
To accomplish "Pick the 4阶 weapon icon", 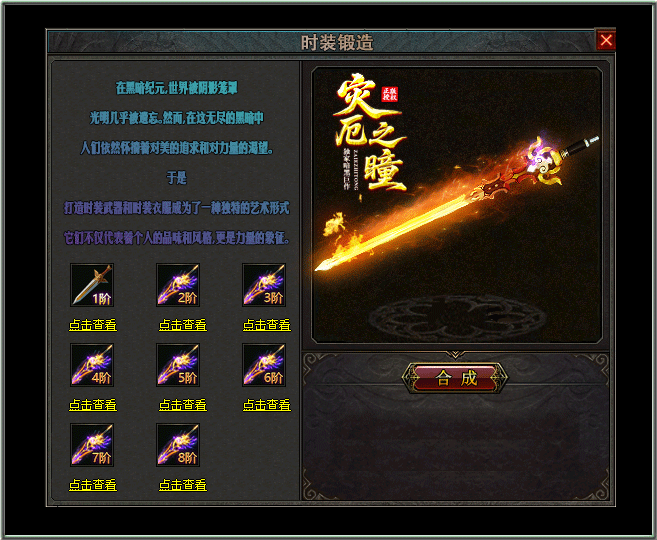I will coord(92,365).
